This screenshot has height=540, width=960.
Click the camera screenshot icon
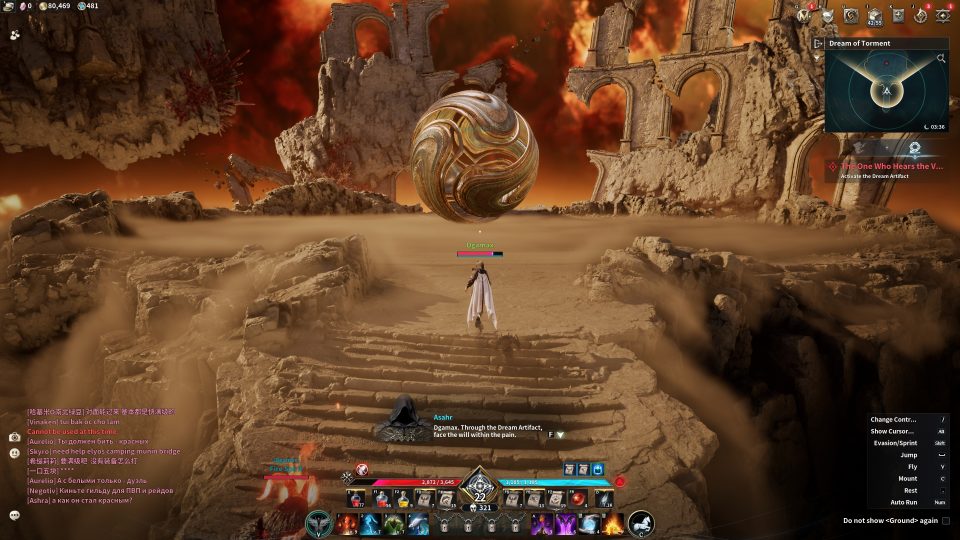coord(14,437)
